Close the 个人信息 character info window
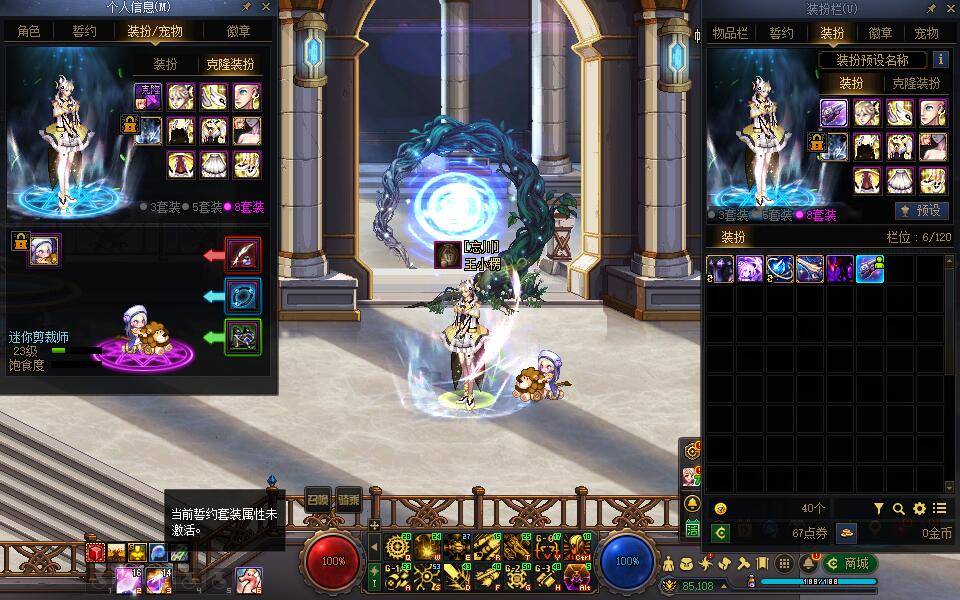This screenshot has width=960, height=600. coord(265,8)
